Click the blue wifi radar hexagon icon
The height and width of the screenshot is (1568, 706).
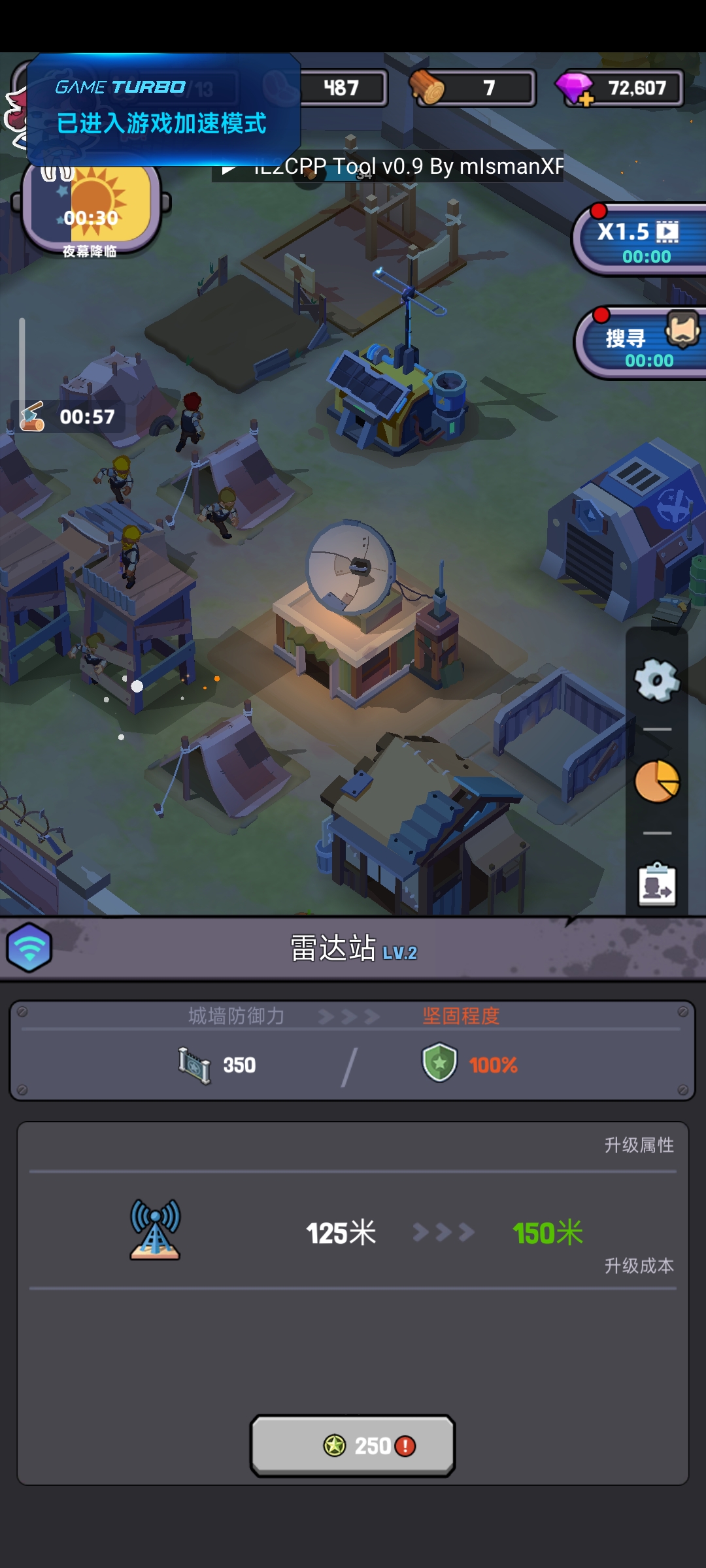click(29, 947)
